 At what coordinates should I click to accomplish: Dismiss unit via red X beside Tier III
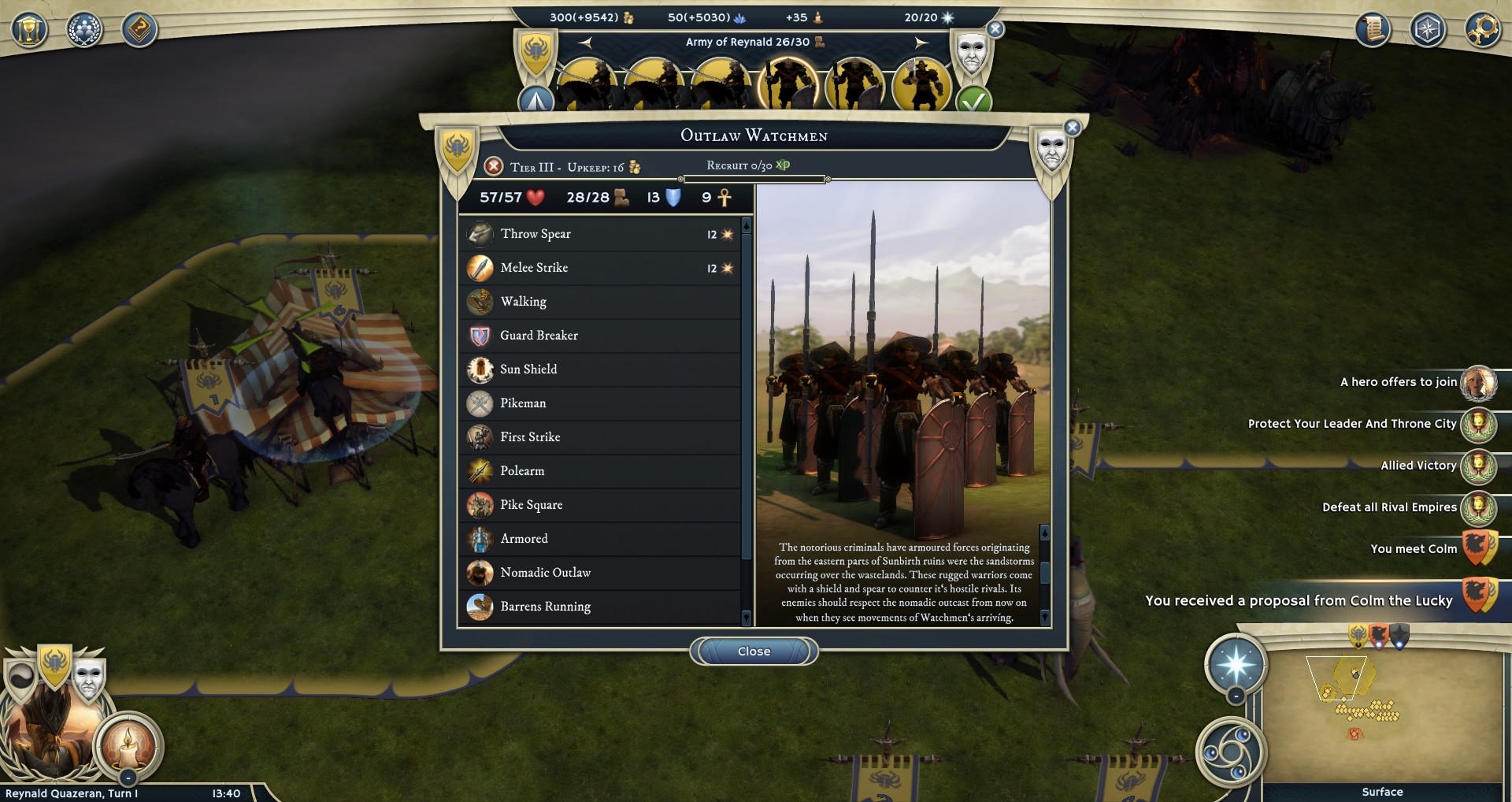pos(494,166)
